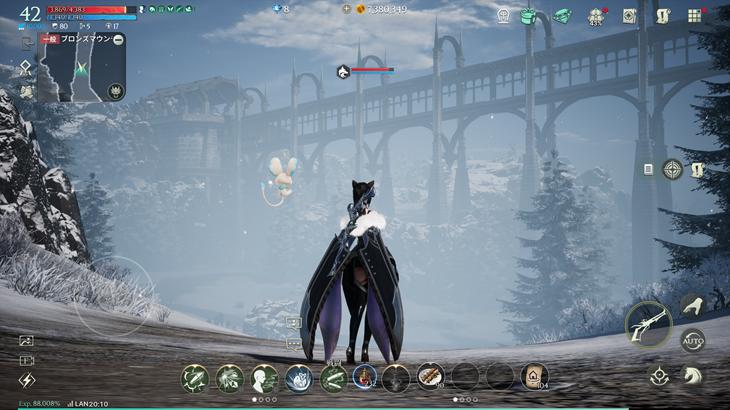This screenshot has width=730, height=410.
Task: Tap the wolf emblem on the minimap
Action: click(115, 91)
